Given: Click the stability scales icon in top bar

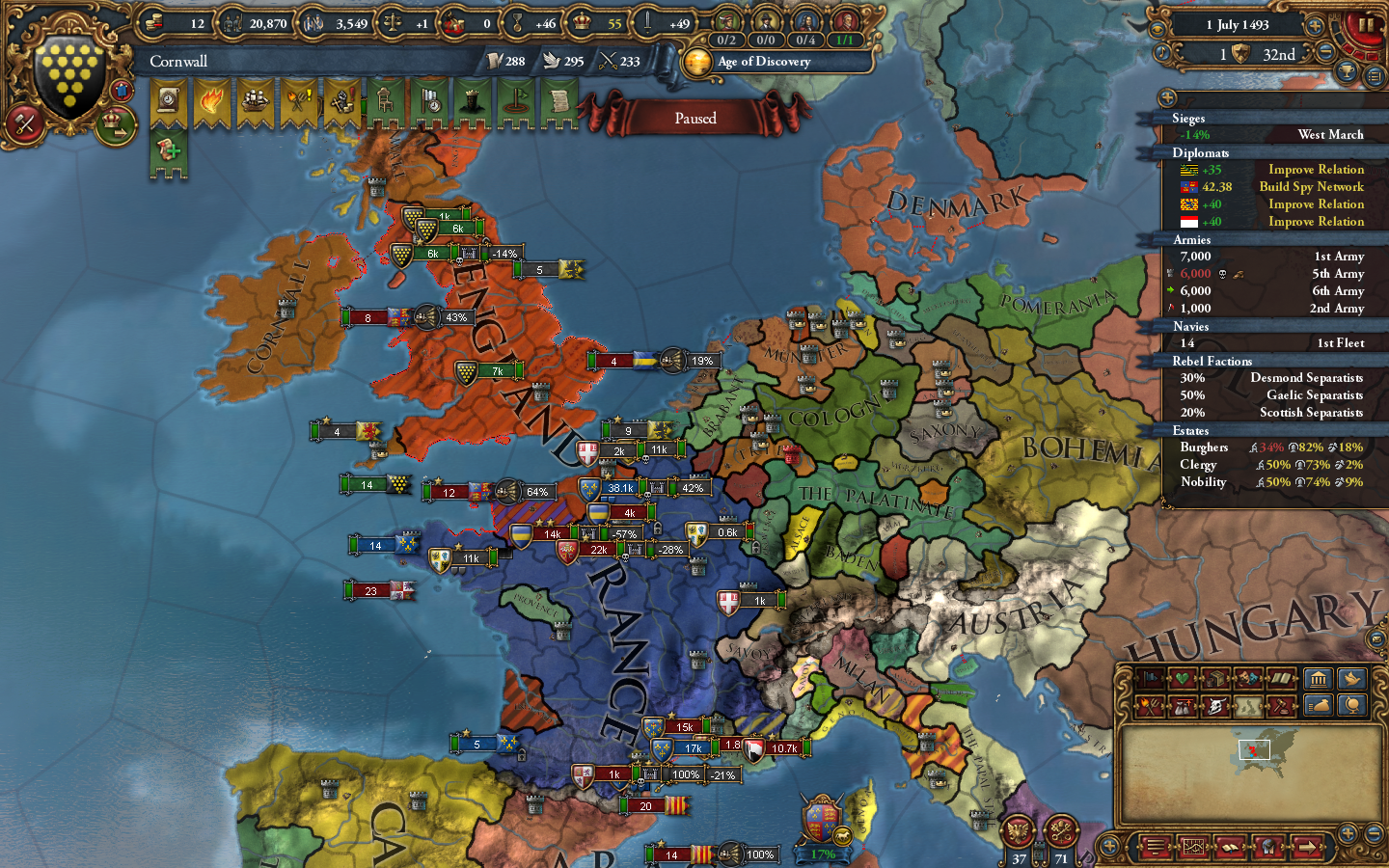Looking at the screenshot, I should click(392, 22).
